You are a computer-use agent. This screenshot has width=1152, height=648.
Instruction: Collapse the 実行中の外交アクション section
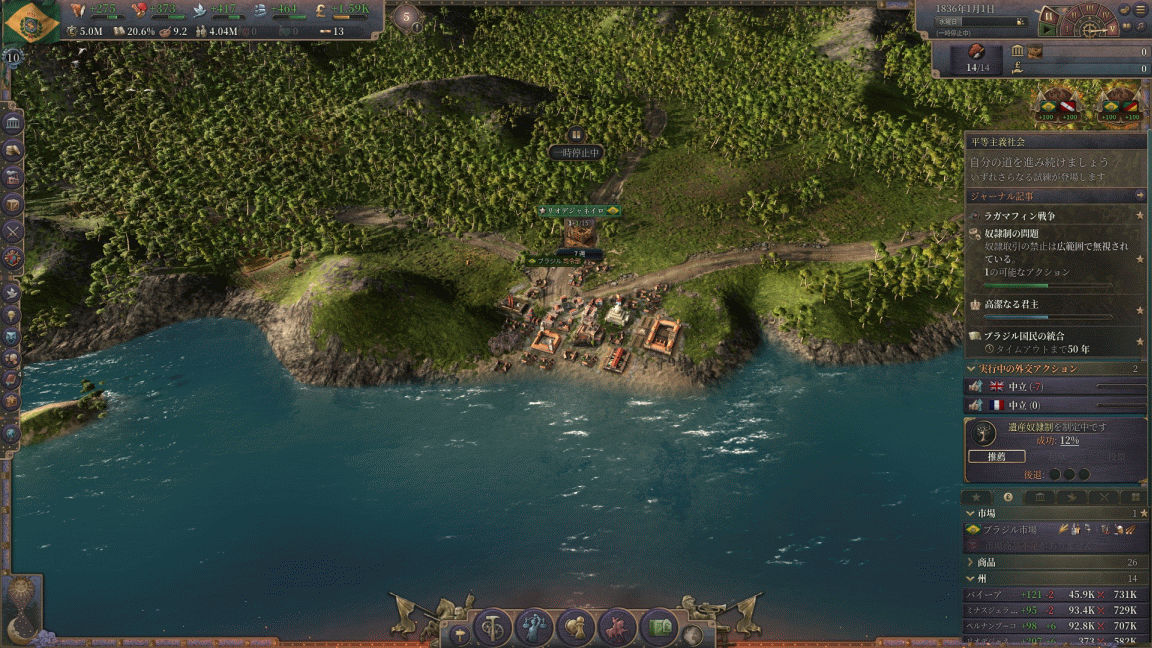[971, 369]
